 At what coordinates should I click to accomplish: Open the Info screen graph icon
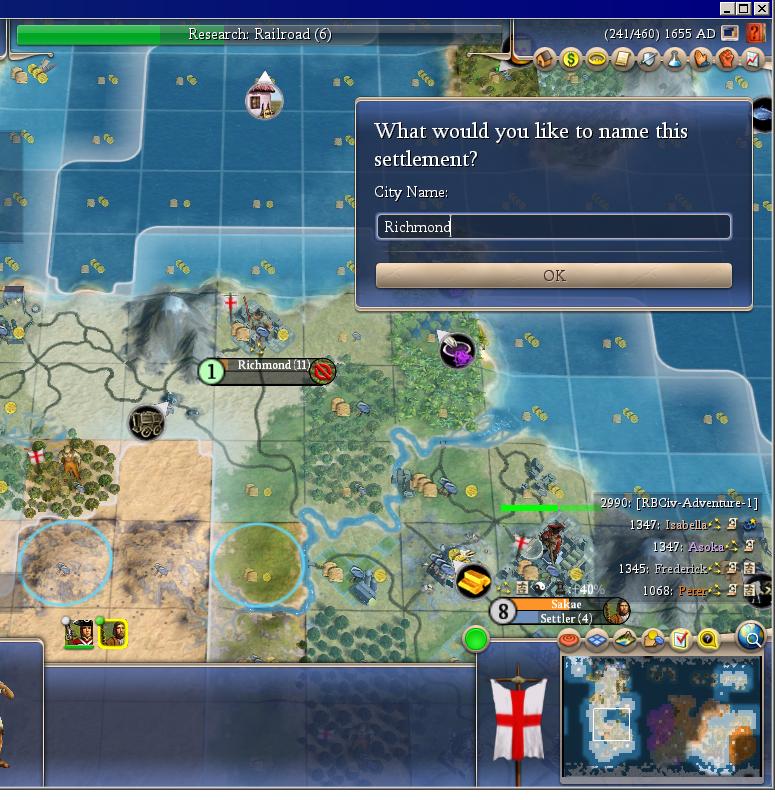pyautogui.click(x=752, y=60)
